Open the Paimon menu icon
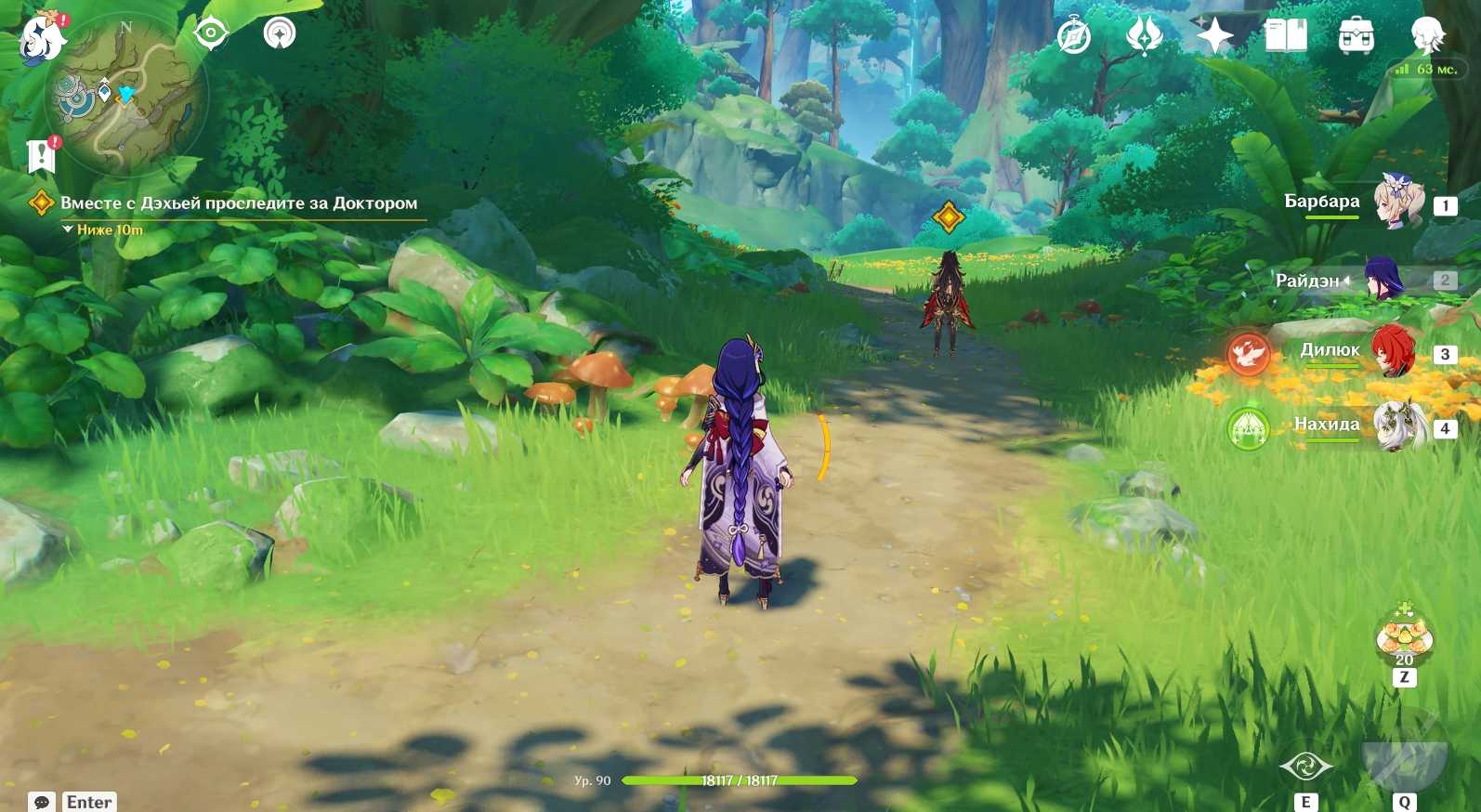 43,37
